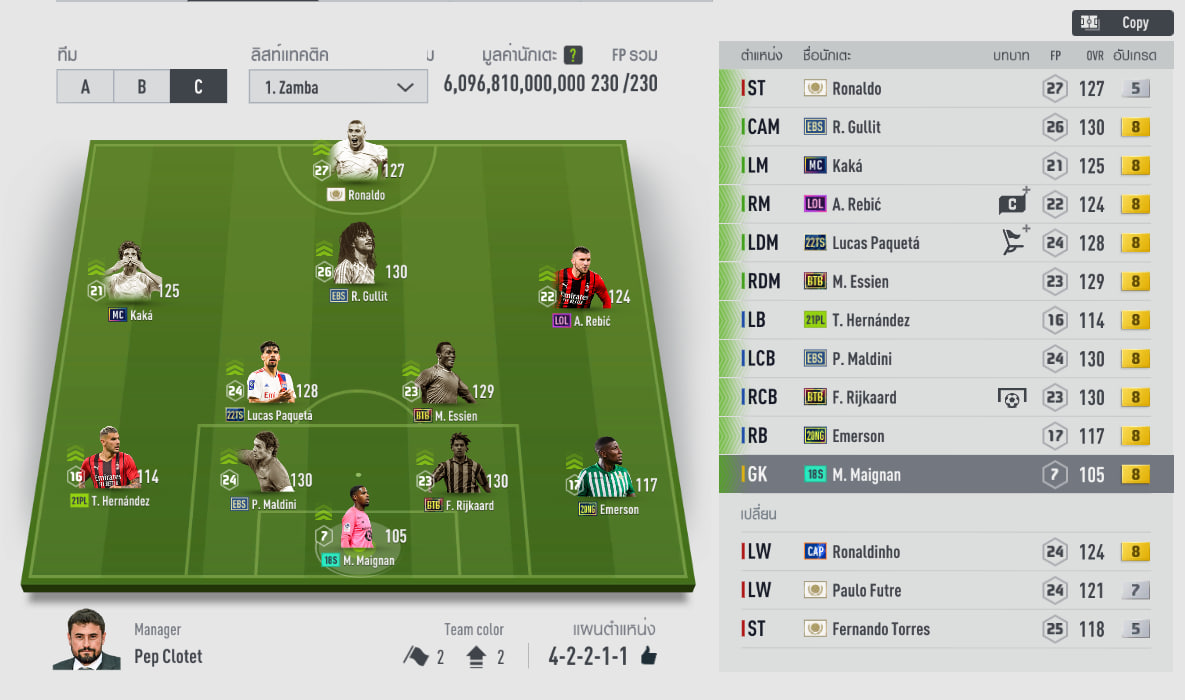
Task: Choose the M. Maignan goalkeeper row
Action: (945, 475)
